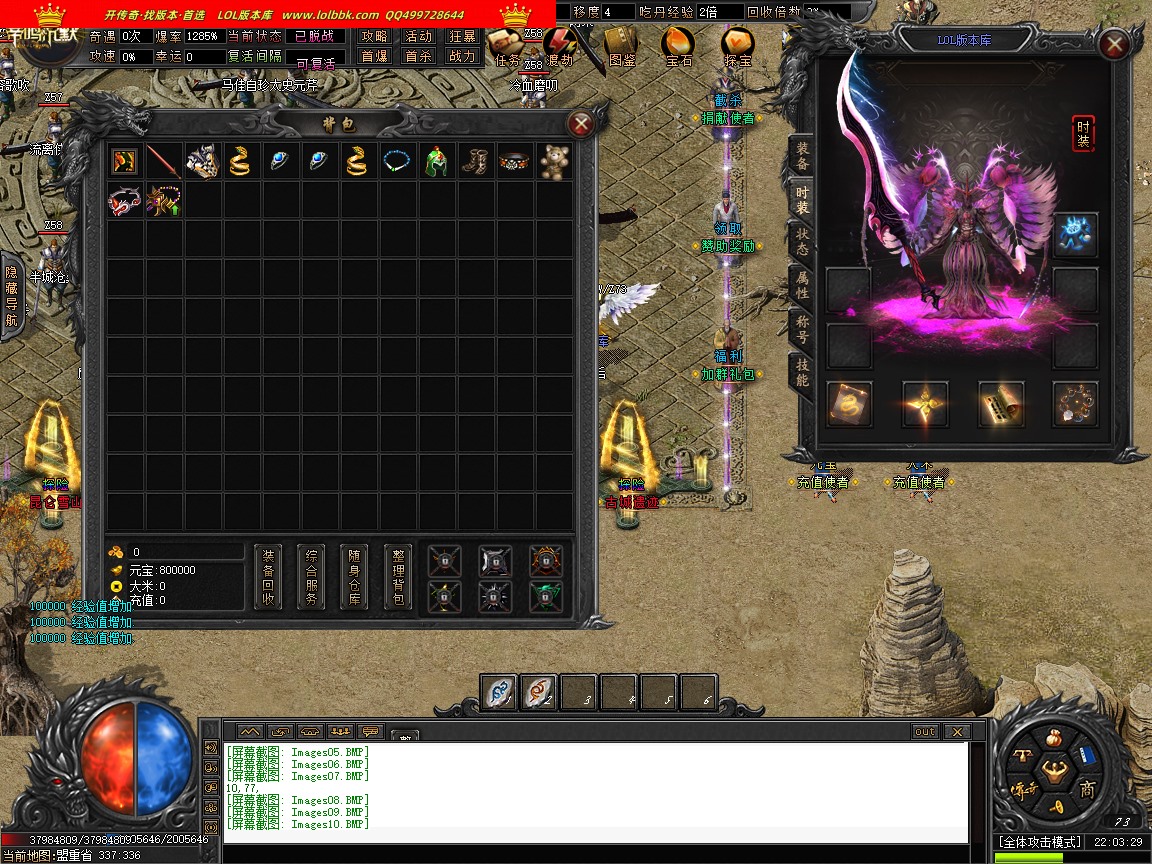The height and width of the screenshot is (864, 1152).
Task: Open the 宝石 gem menu
Action: pos(678,46)
